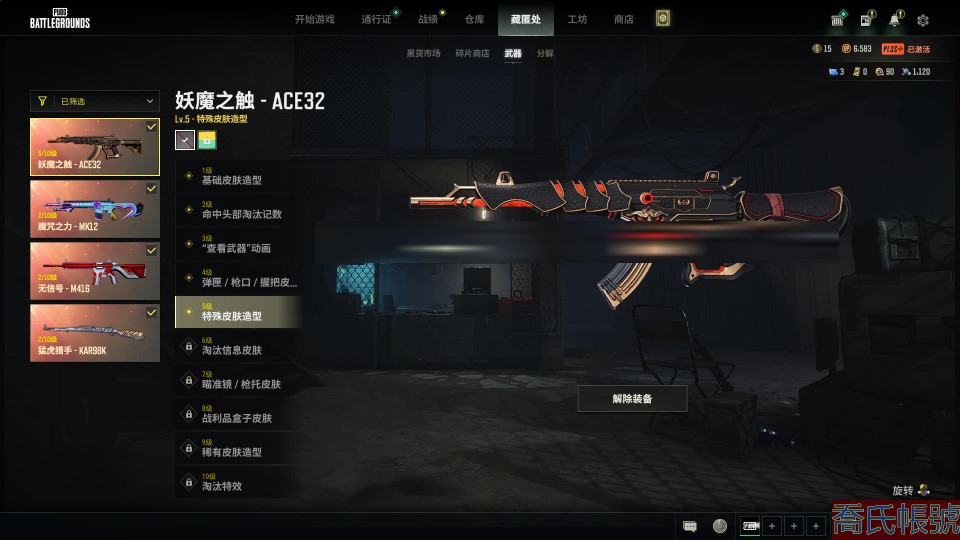Open the 碎片商店 sub-tab
This screenshot has width=960, height=540.
coord(473,53)
